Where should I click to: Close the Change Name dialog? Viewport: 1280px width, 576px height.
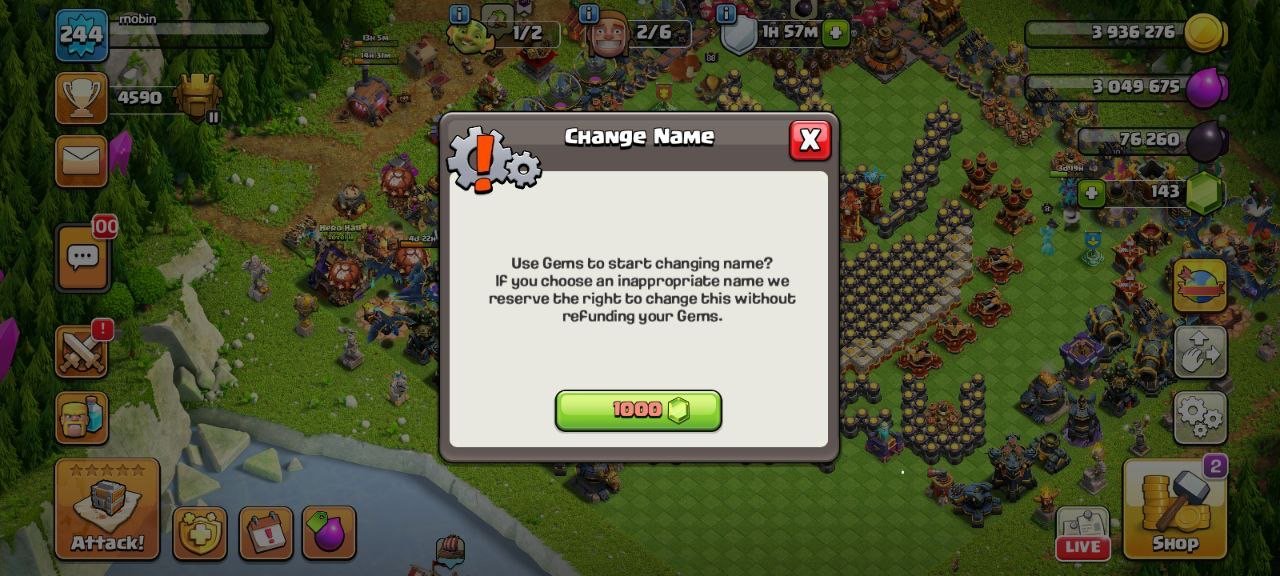809,141
